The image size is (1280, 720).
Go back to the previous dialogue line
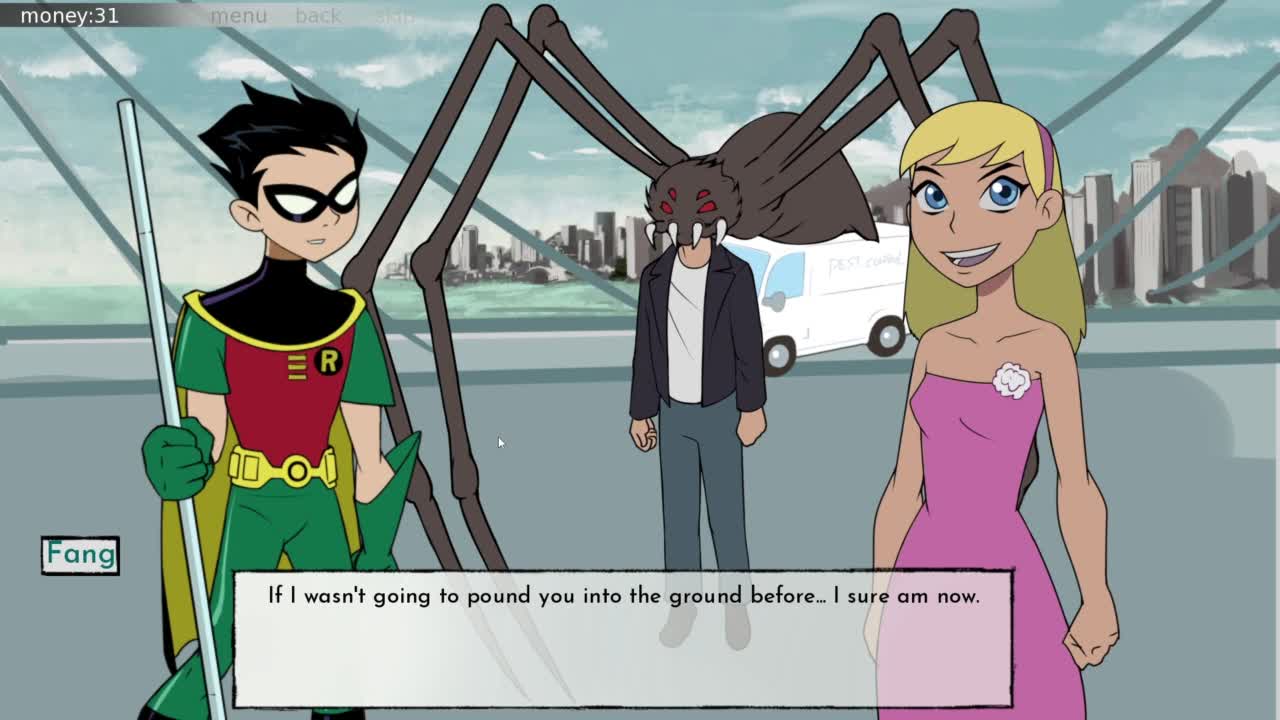(318, 16)
